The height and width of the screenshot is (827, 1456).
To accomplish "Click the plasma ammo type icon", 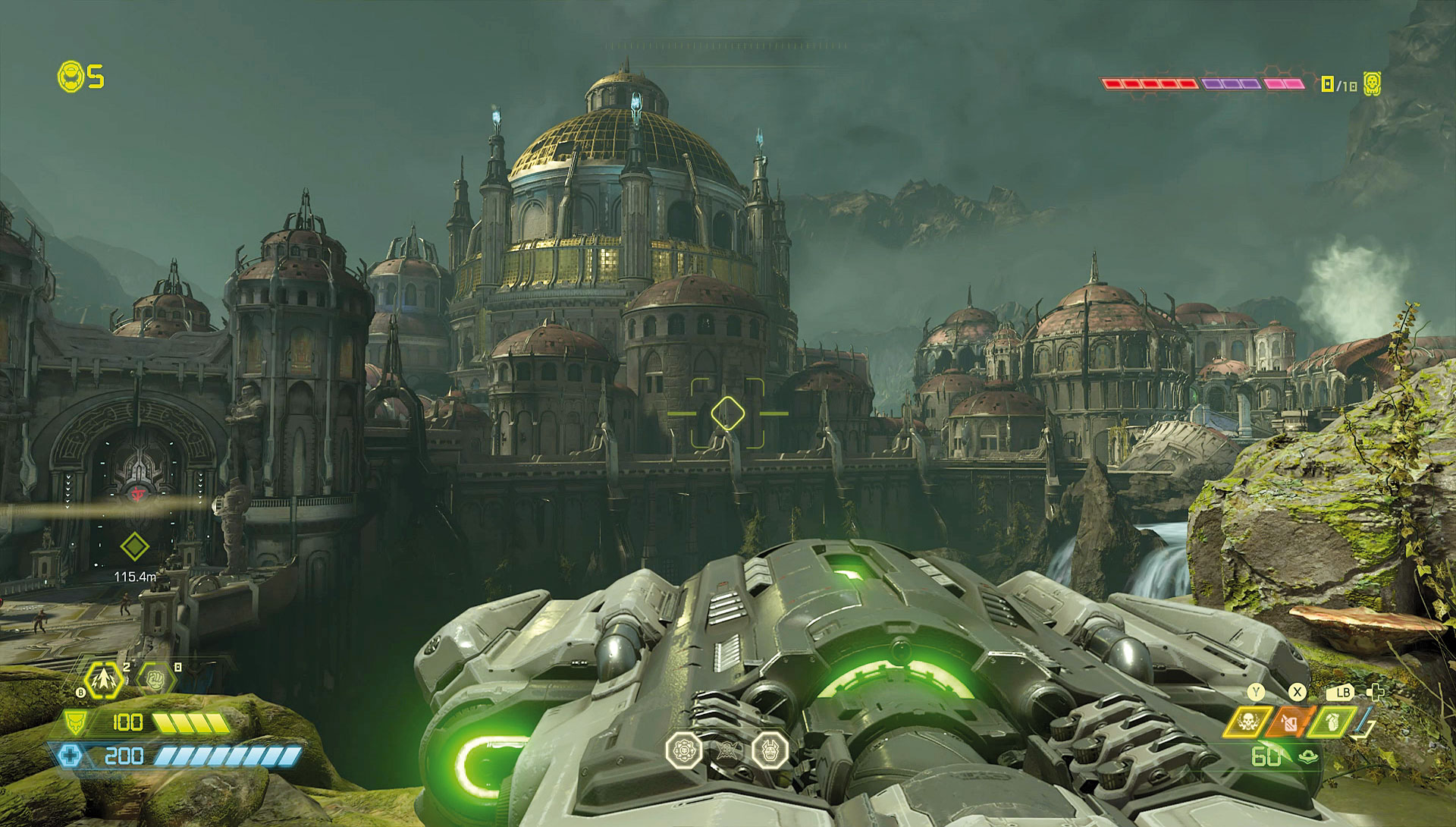I will (1307, 756).
